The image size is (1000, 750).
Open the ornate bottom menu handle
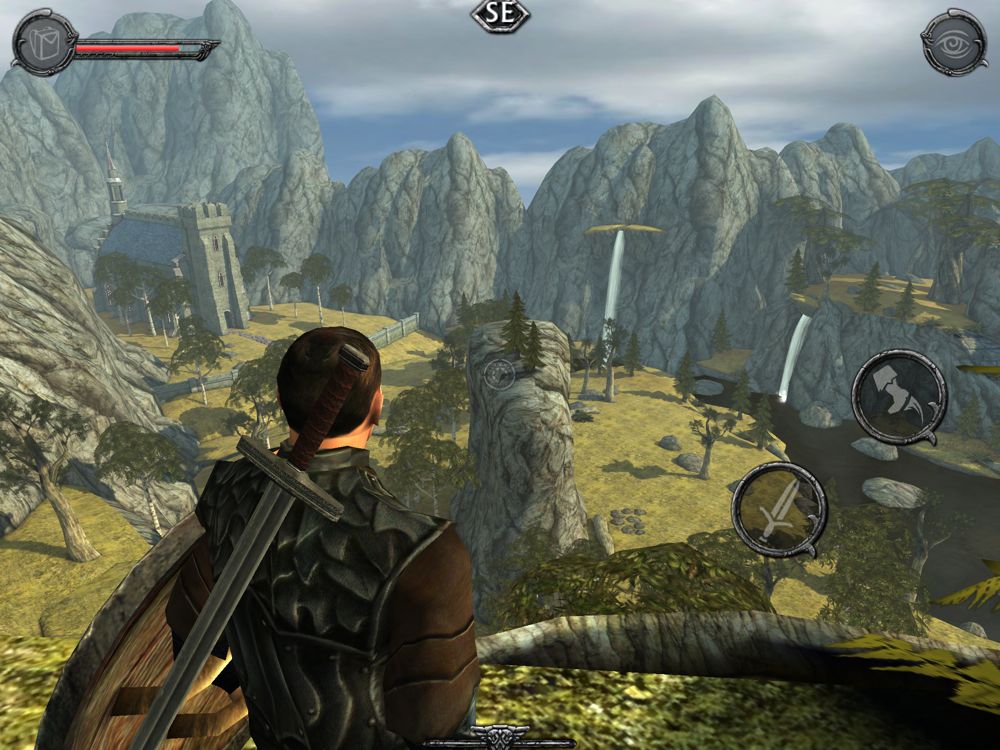click(x=499, y=742)
